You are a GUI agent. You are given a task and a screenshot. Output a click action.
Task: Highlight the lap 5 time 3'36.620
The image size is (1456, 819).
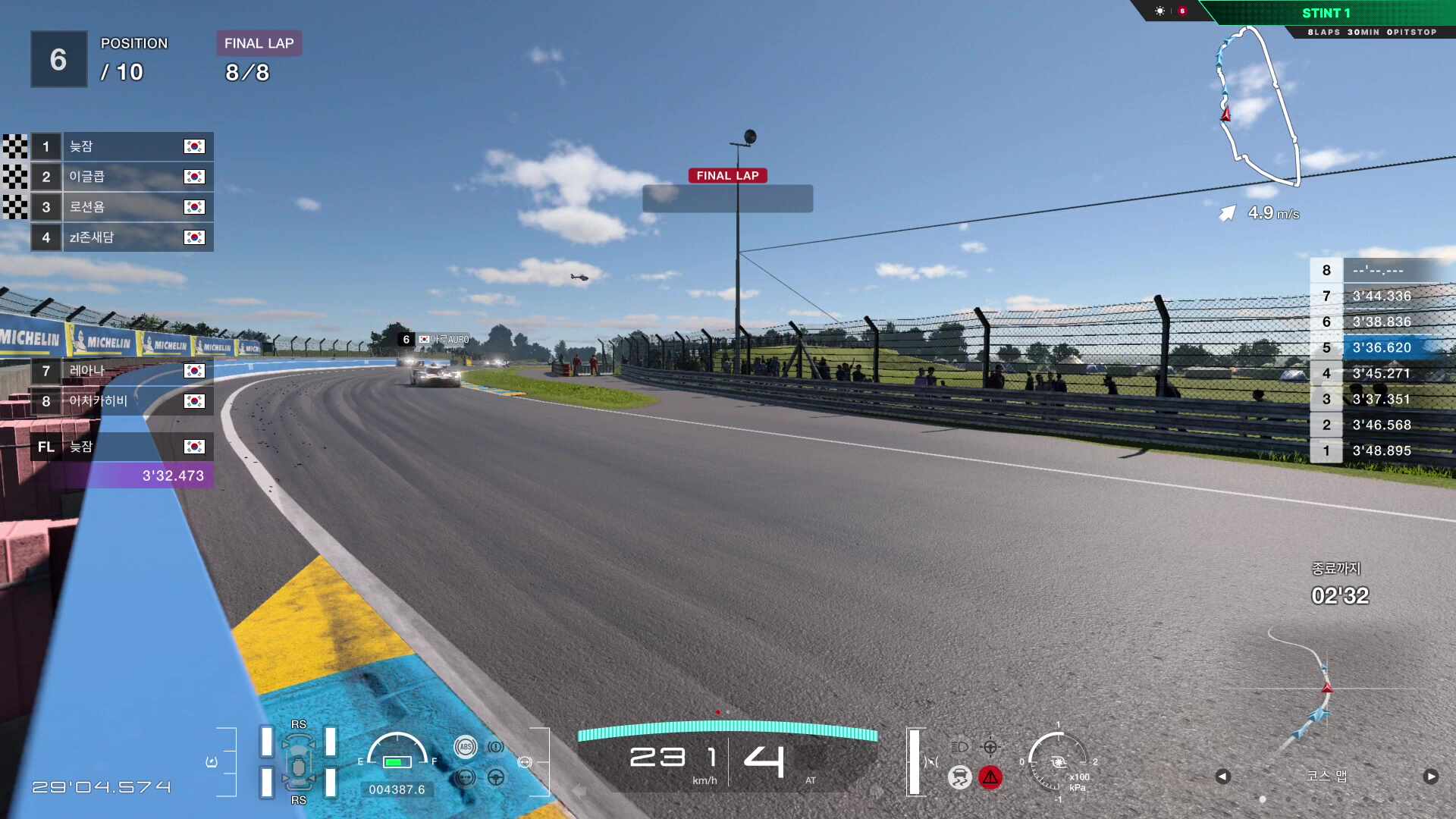1382,347
